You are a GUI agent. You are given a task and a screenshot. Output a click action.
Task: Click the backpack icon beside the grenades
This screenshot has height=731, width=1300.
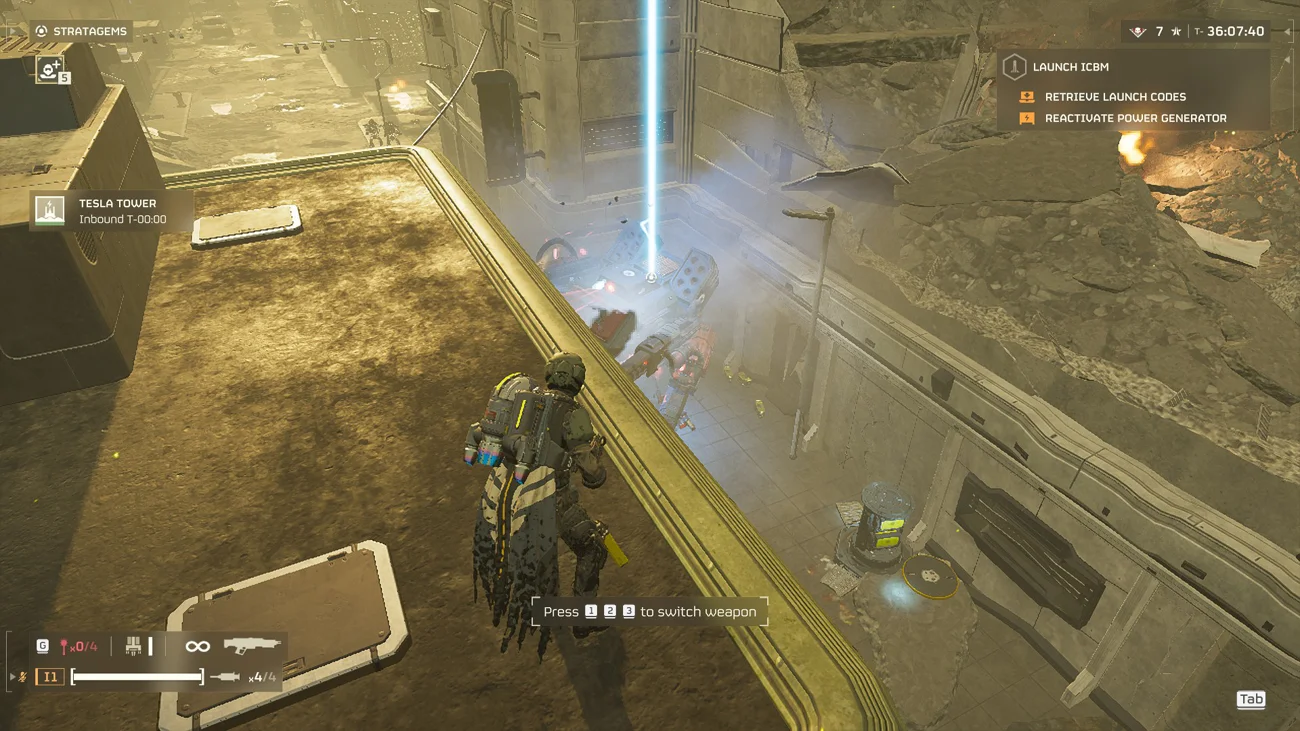(133, 647)
